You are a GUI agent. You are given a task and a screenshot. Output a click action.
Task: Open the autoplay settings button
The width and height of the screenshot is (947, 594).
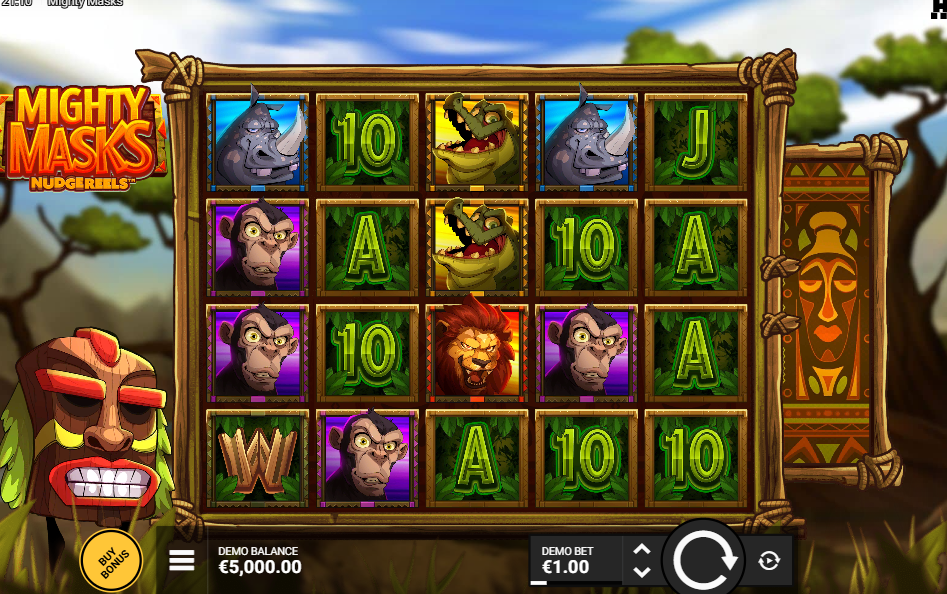769,561
